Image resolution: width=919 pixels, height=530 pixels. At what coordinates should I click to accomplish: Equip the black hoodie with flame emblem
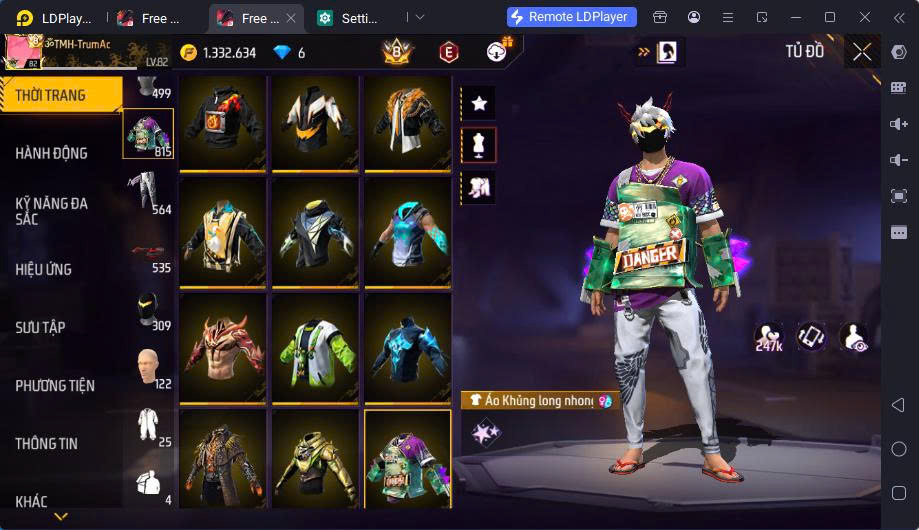click(x=222, y=120)
